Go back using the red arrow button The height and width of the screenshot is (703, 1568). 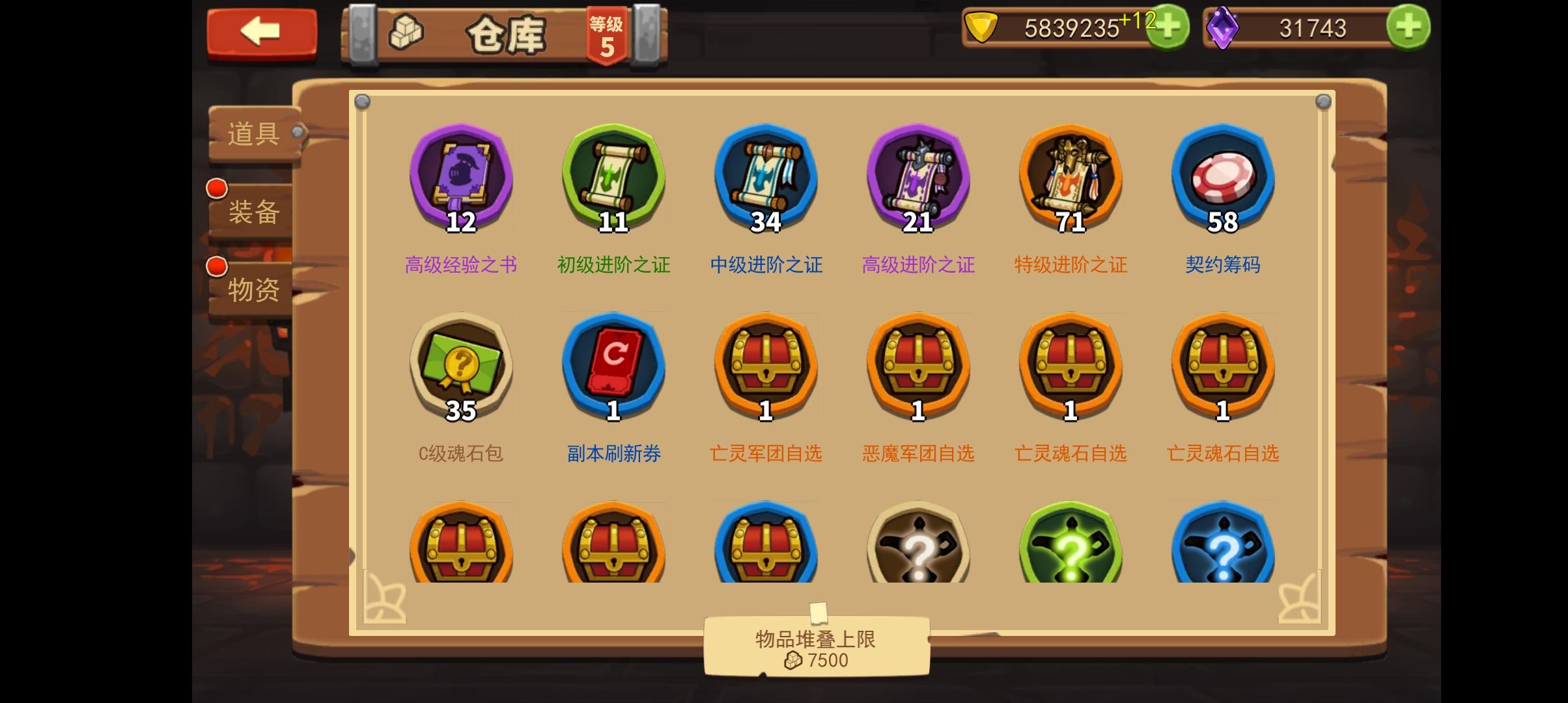tap(260, 33)
